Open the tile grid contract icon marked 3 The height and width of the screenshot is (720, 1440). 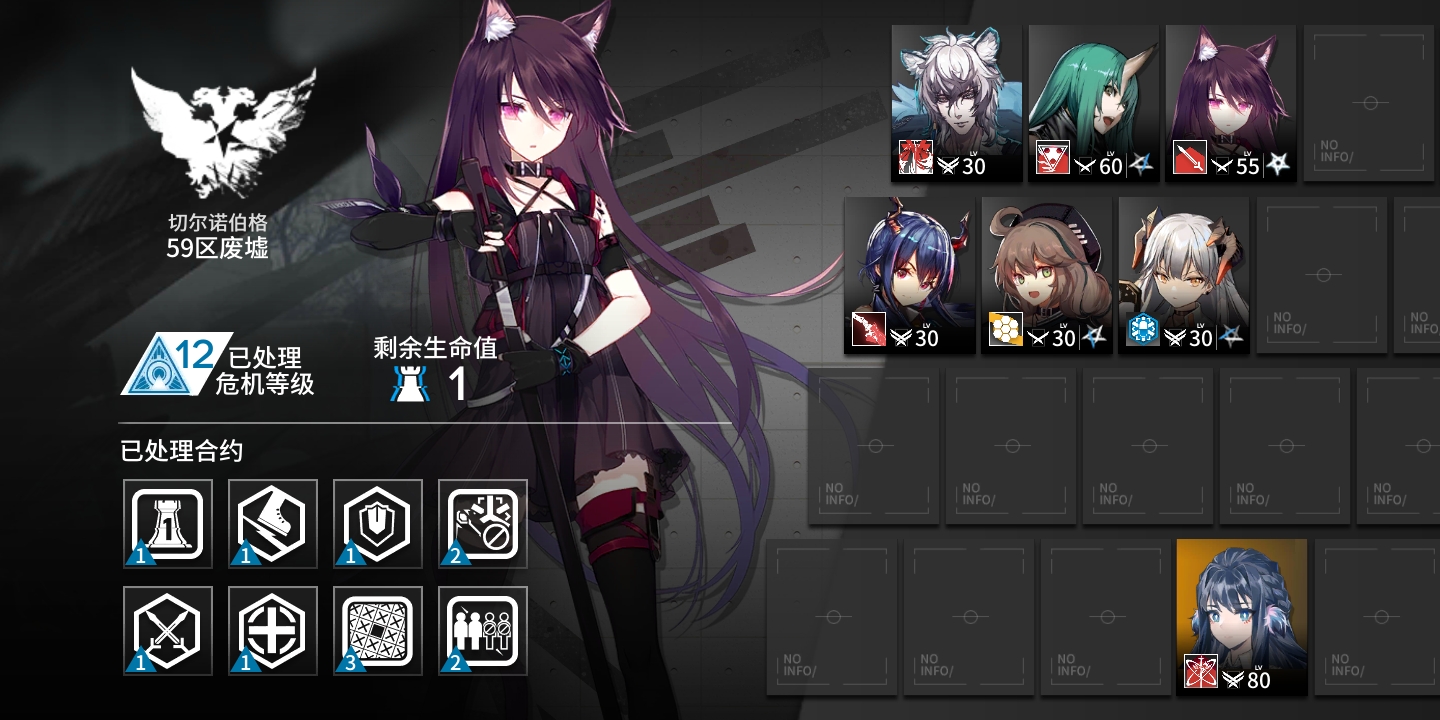coord(377,629)
